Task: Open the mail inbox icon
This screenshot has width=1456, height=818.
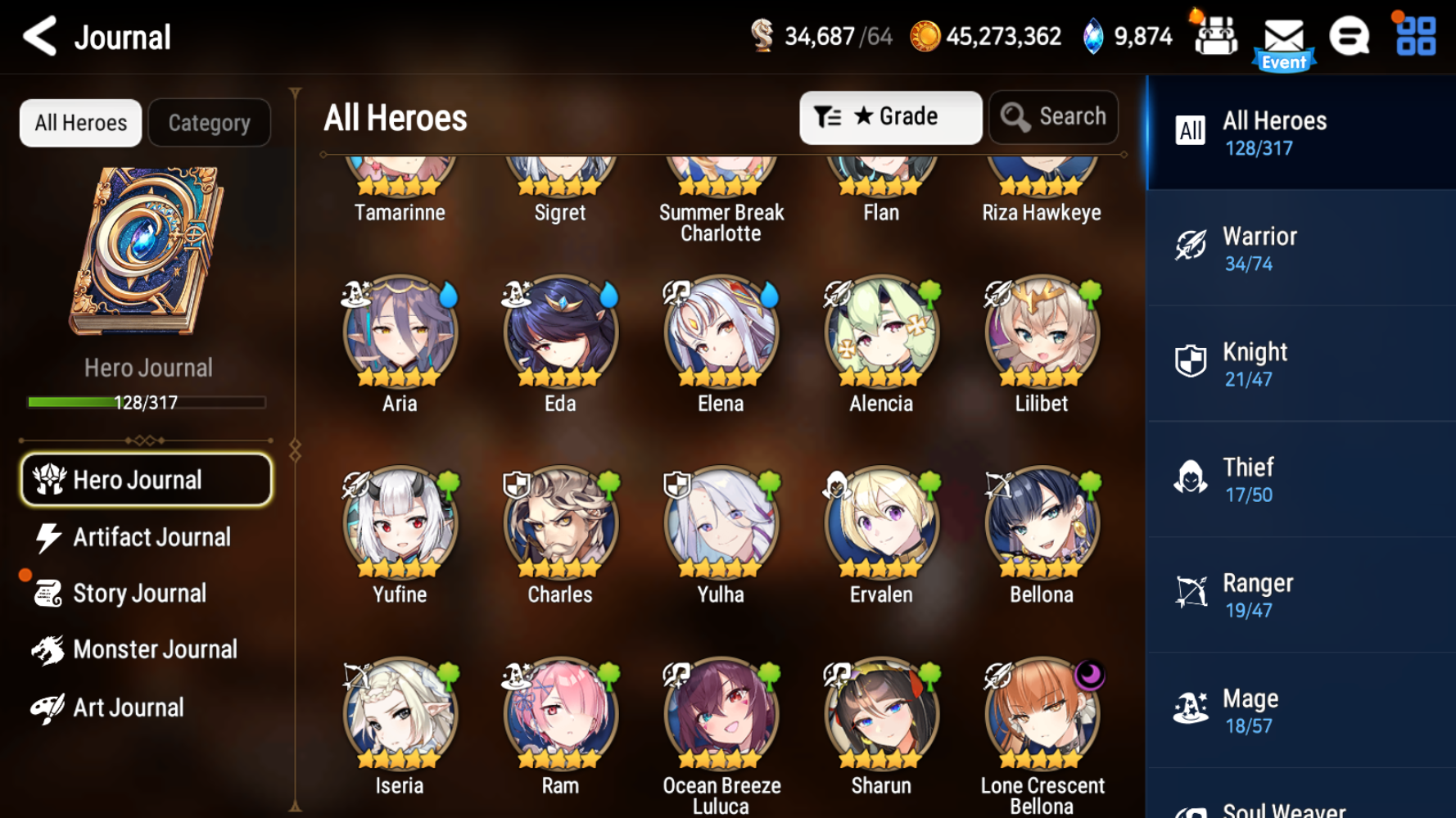Action: pyautogui.click(x=1284, y=36)
